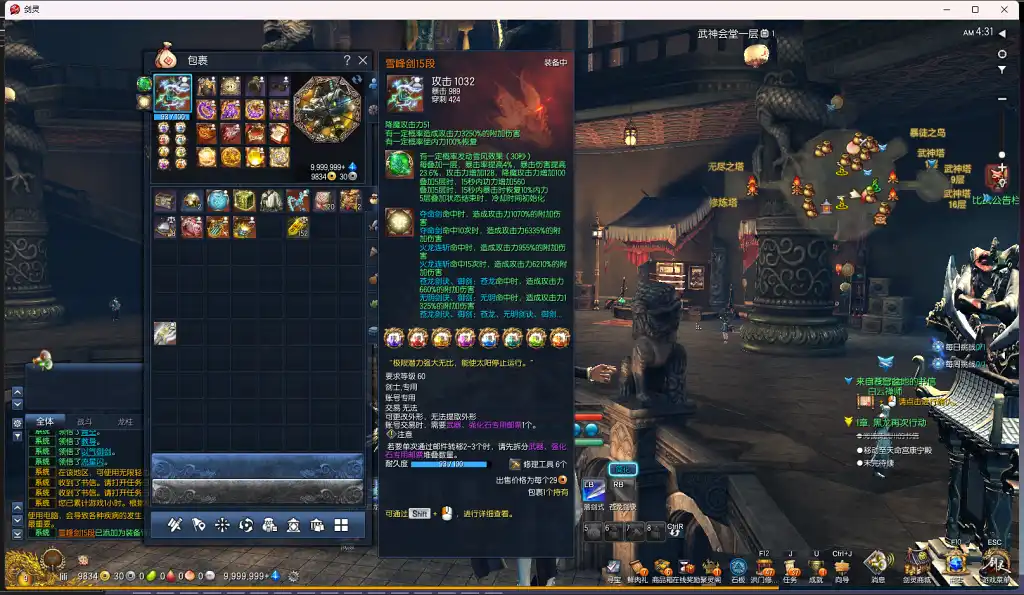Image resolution: width=1024 pixels, height=595 pixels.
Task: Select the equipped 雪峰剑 weapon slot
Action: click(172, 93)
